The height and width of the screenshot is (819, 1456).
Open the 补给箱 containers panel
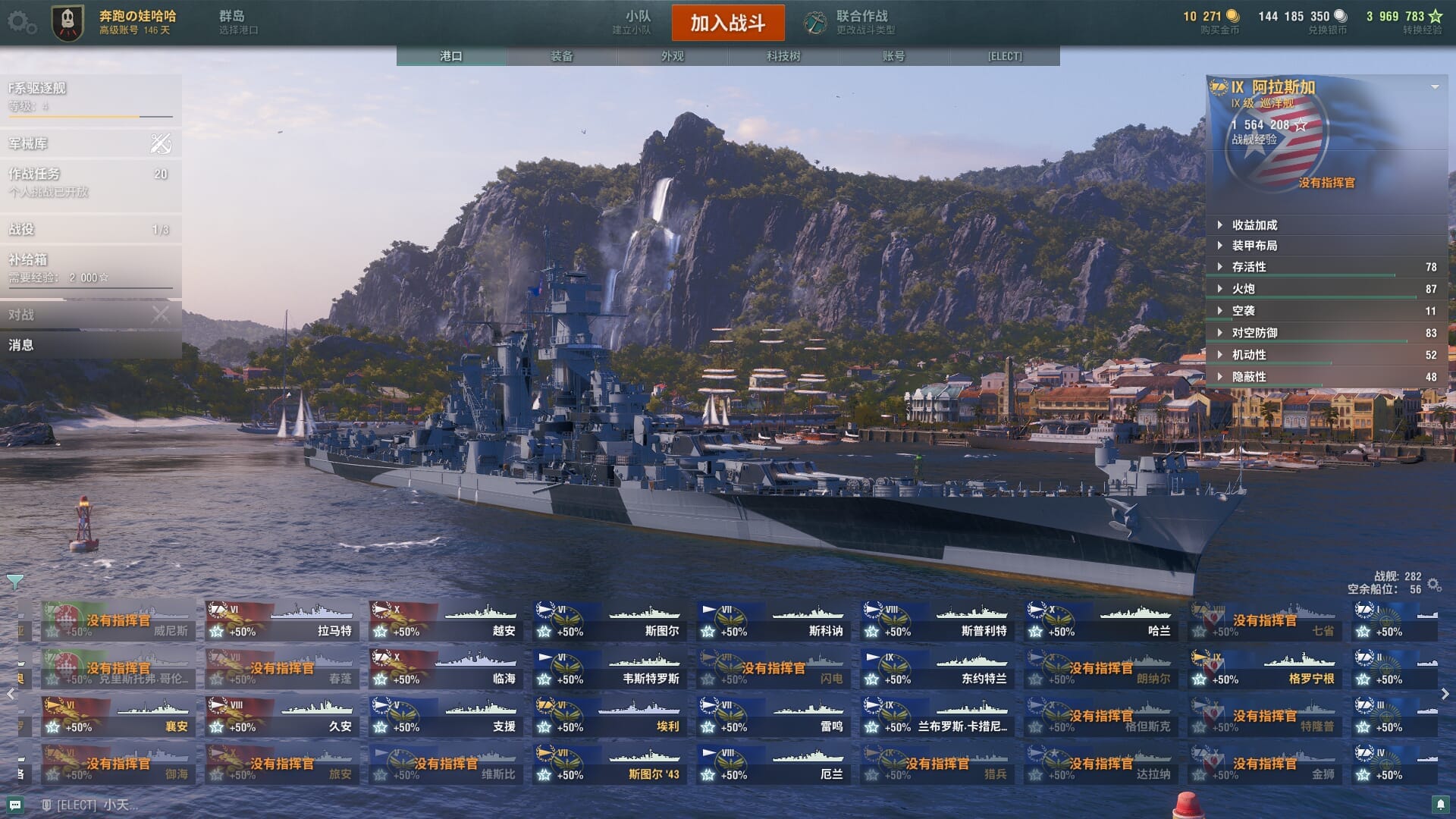[x=90, y=268]
